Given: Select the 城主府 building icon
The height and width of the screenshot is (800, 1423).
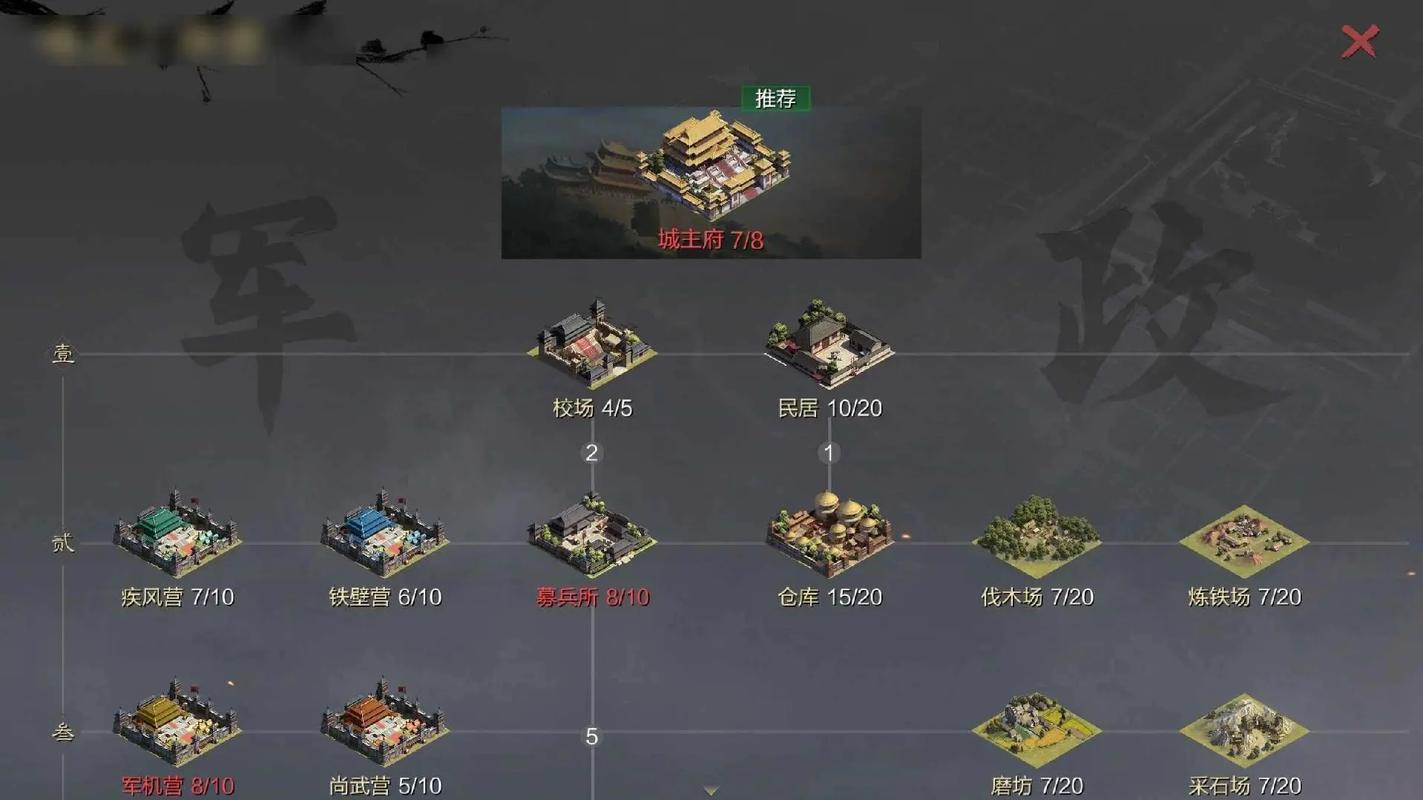Looking at the screenshot, I should (710, 170).
